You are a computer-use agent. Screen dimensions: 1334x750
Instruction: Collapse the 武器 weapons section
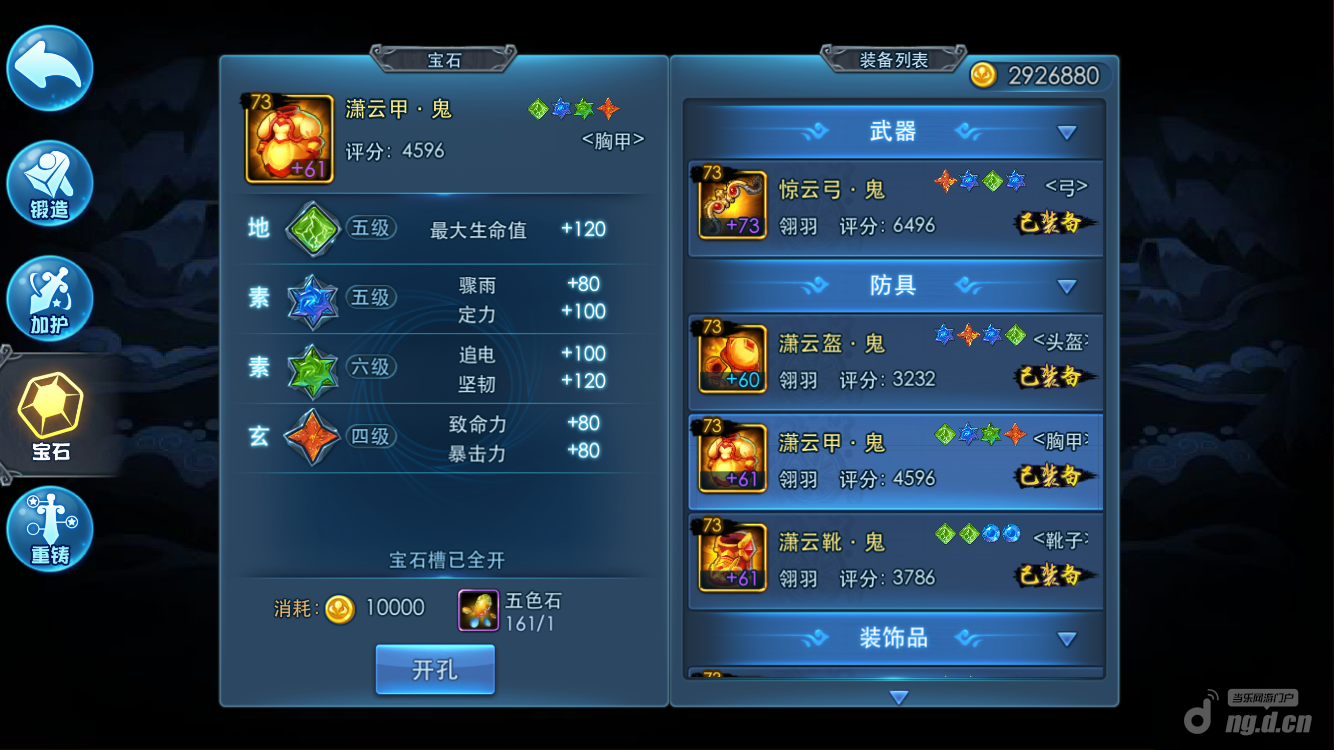(1067, 132)
